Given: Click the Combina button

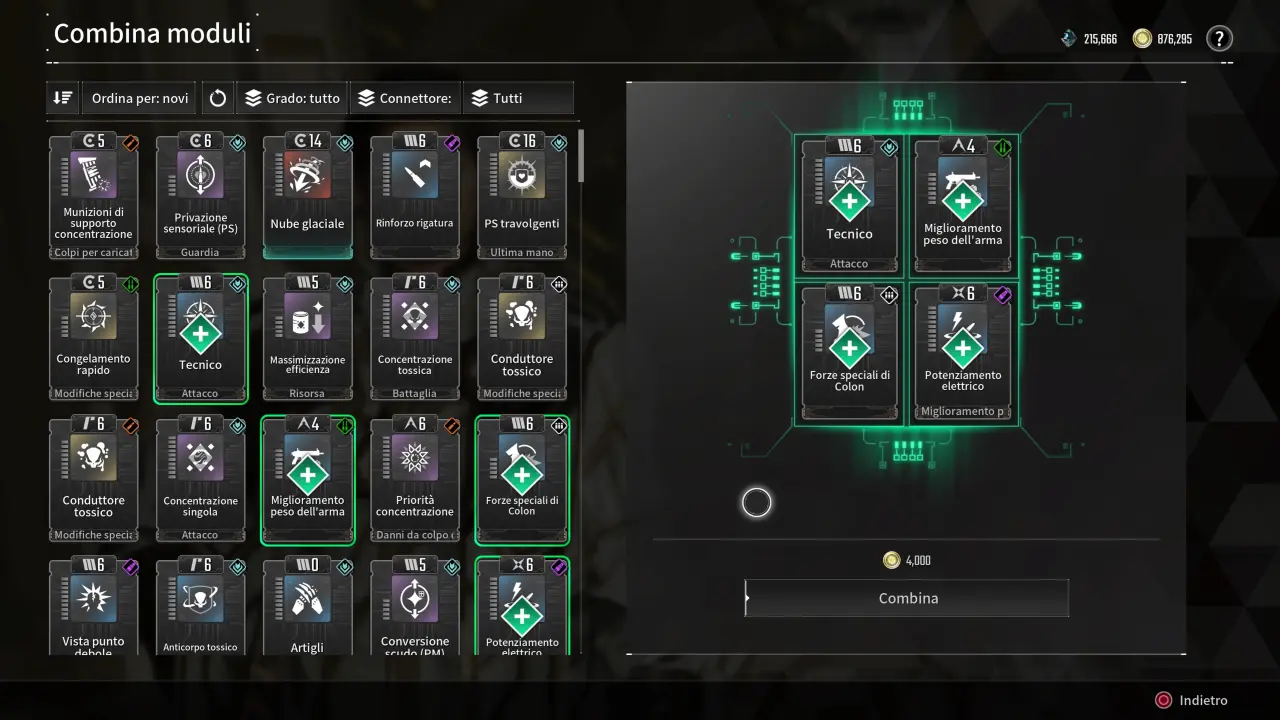Looking at the screenshot, I should 907,598.
